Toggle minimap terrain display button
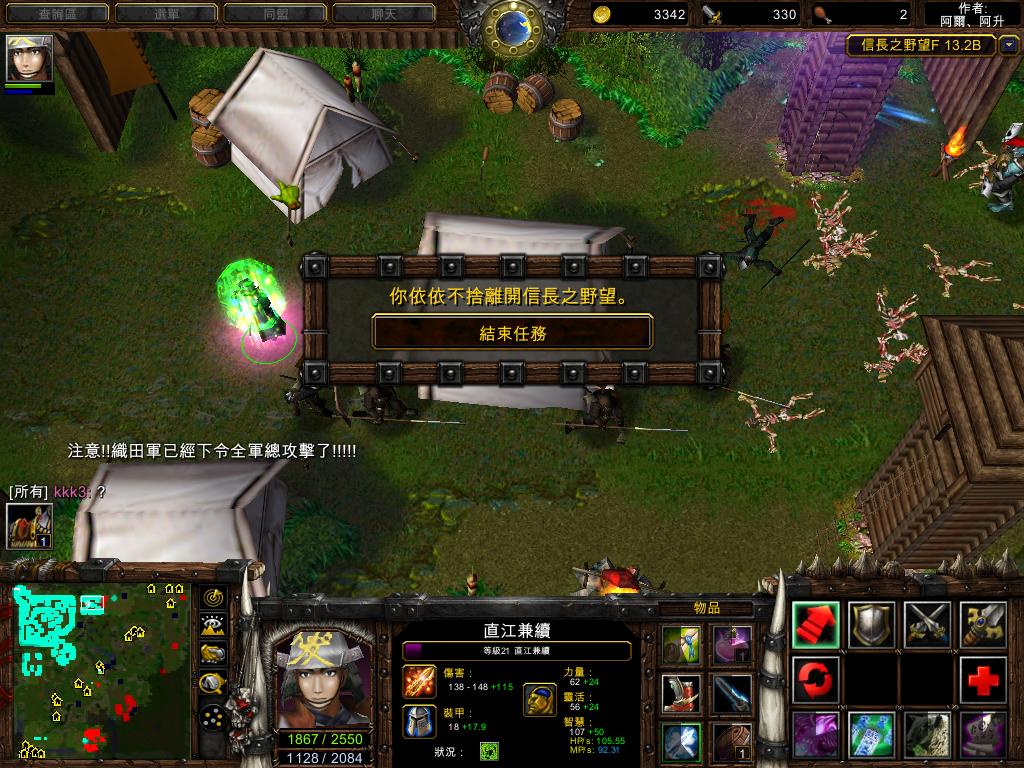1024x768 pixels. (x=213, y=626)
